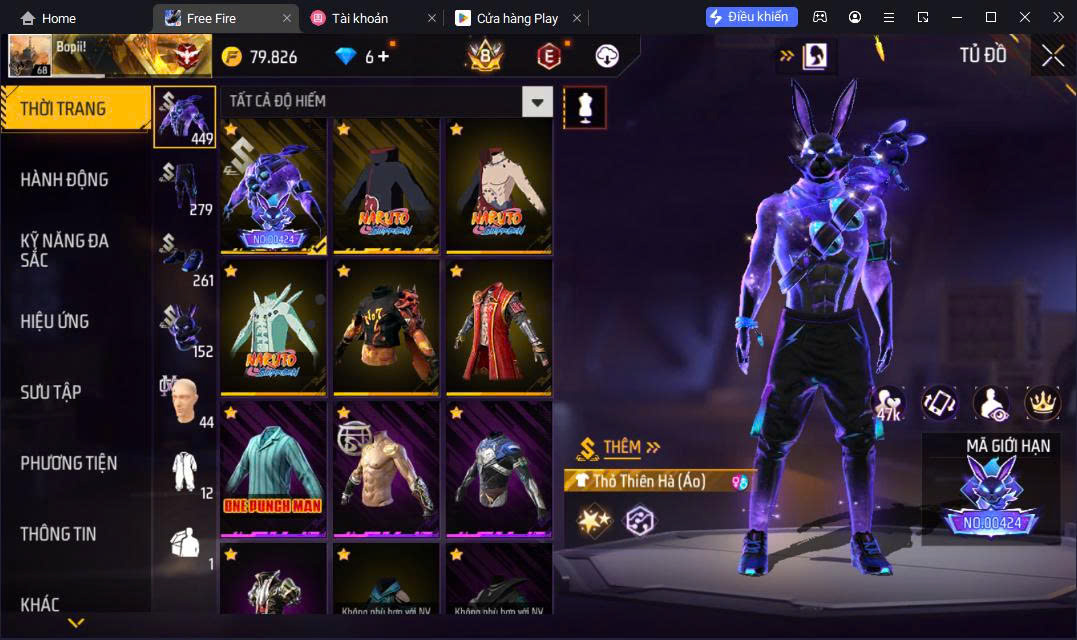This screenshot has height=640, width=1077.
Task: Open the rabbit mask subcategory with 152 items
Action: tap(184, 330)
